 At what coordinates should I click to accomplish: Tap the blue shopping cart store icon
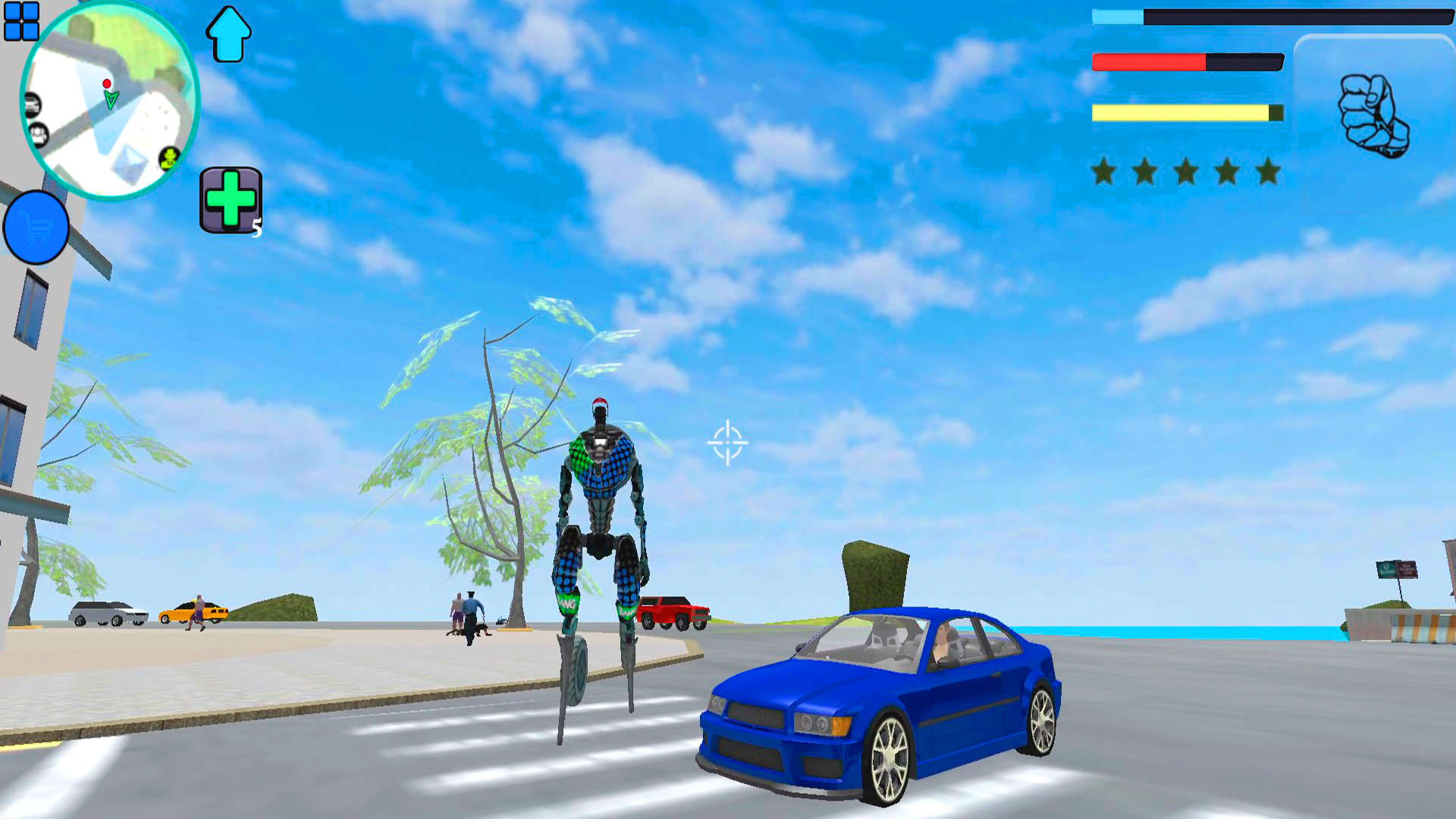36,227
